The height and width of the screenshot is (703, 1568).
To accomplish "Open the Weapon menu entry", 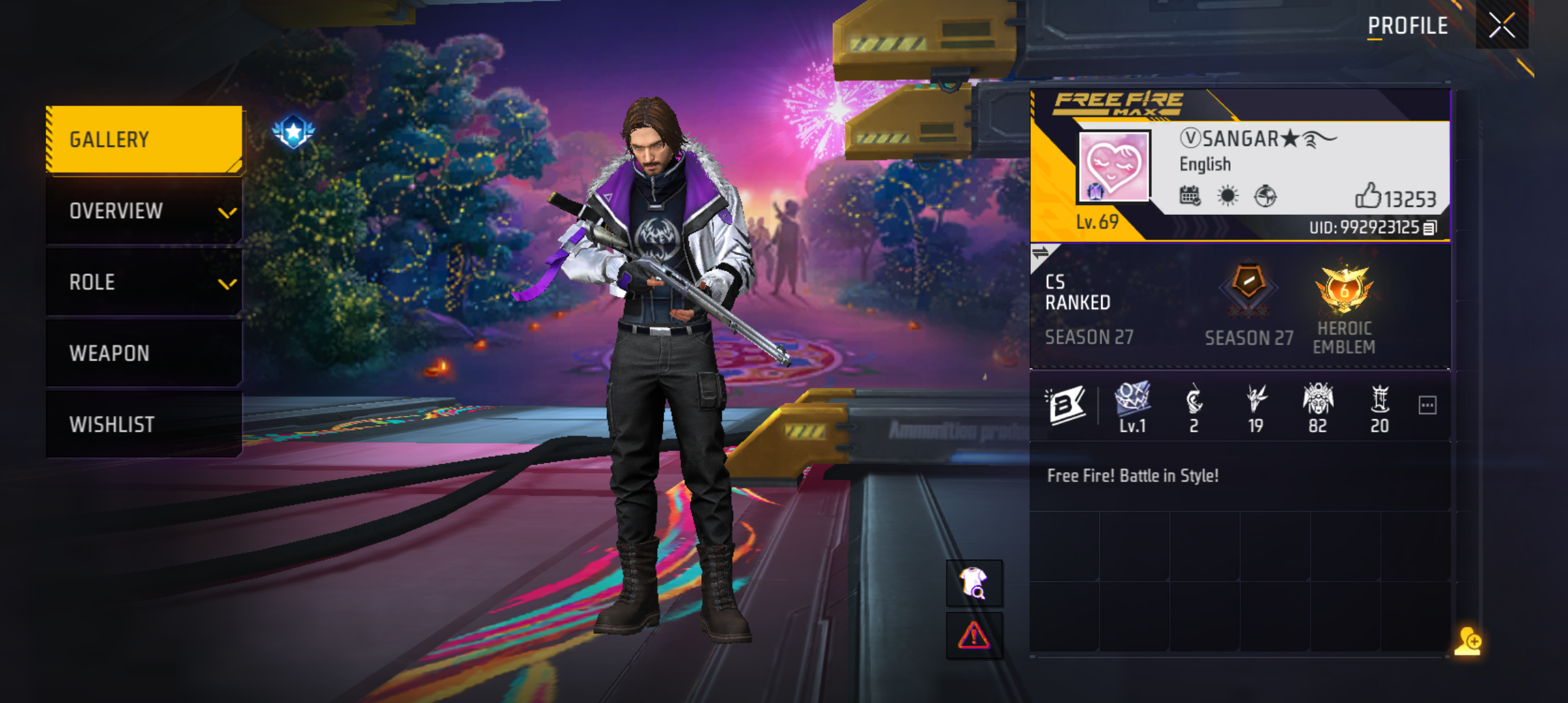I will [144, 353].
